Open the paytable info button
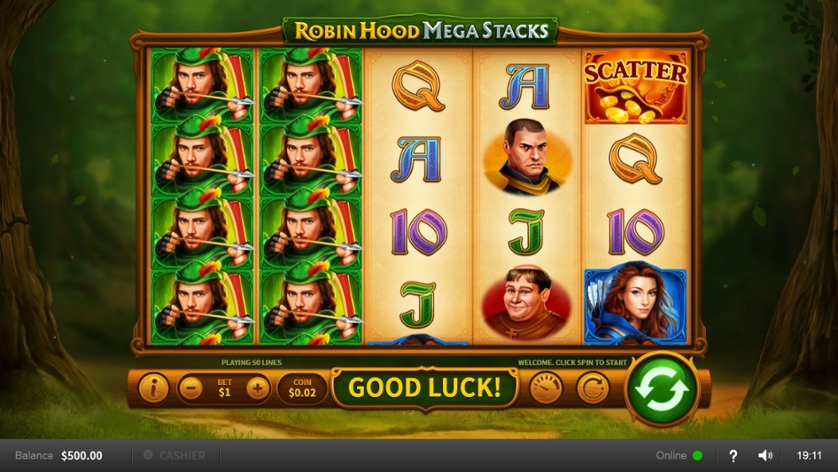838x472 pixels. point(153,388)
